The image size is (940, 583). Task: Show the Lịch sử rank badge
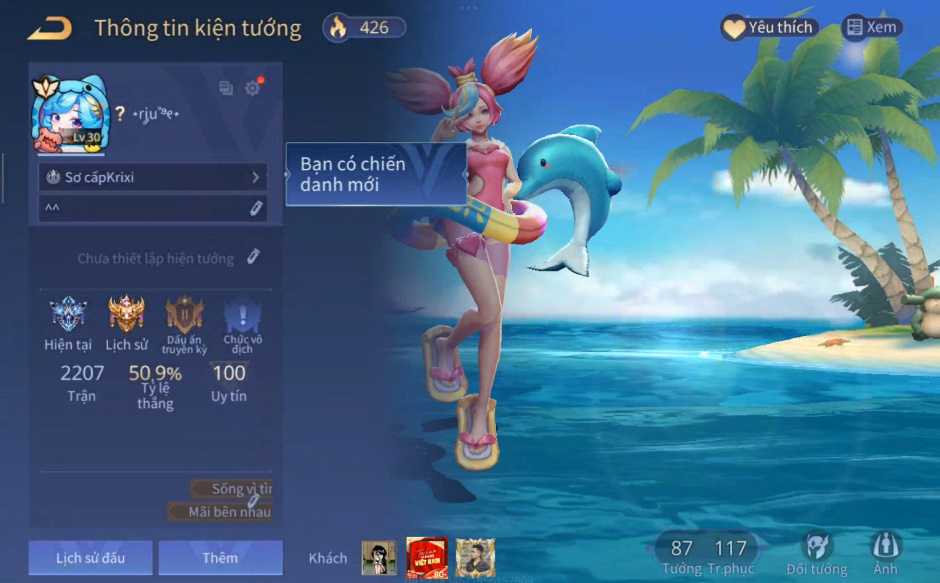[126, 316]
